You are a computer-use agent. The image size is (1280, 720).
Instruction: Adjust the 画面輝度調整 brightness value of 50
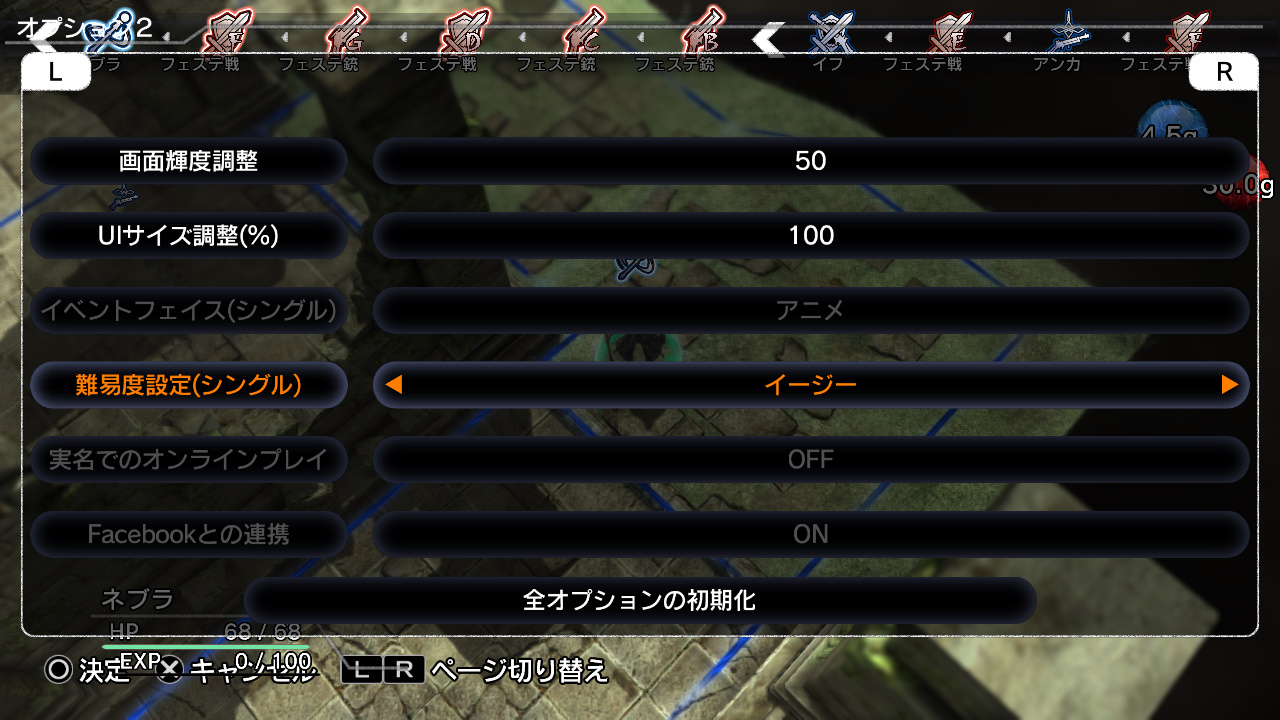[810, 160]
